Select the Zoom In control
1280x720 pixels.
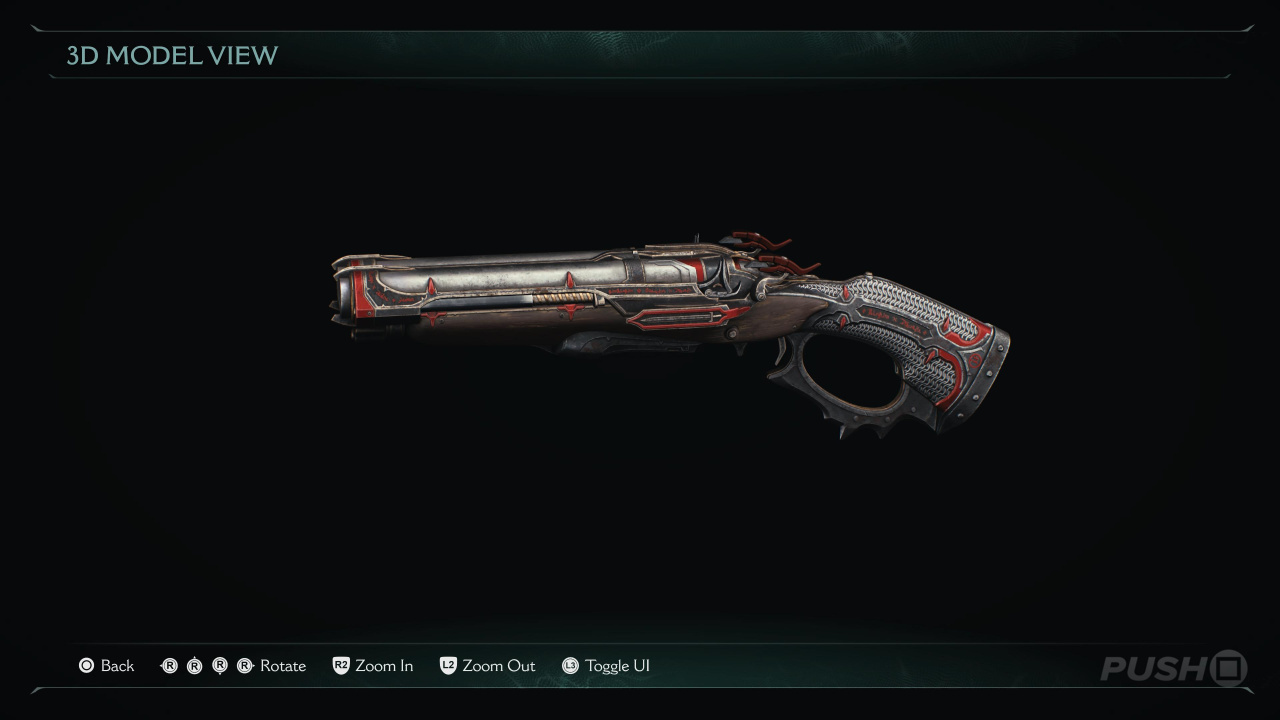tap(373, 666)
